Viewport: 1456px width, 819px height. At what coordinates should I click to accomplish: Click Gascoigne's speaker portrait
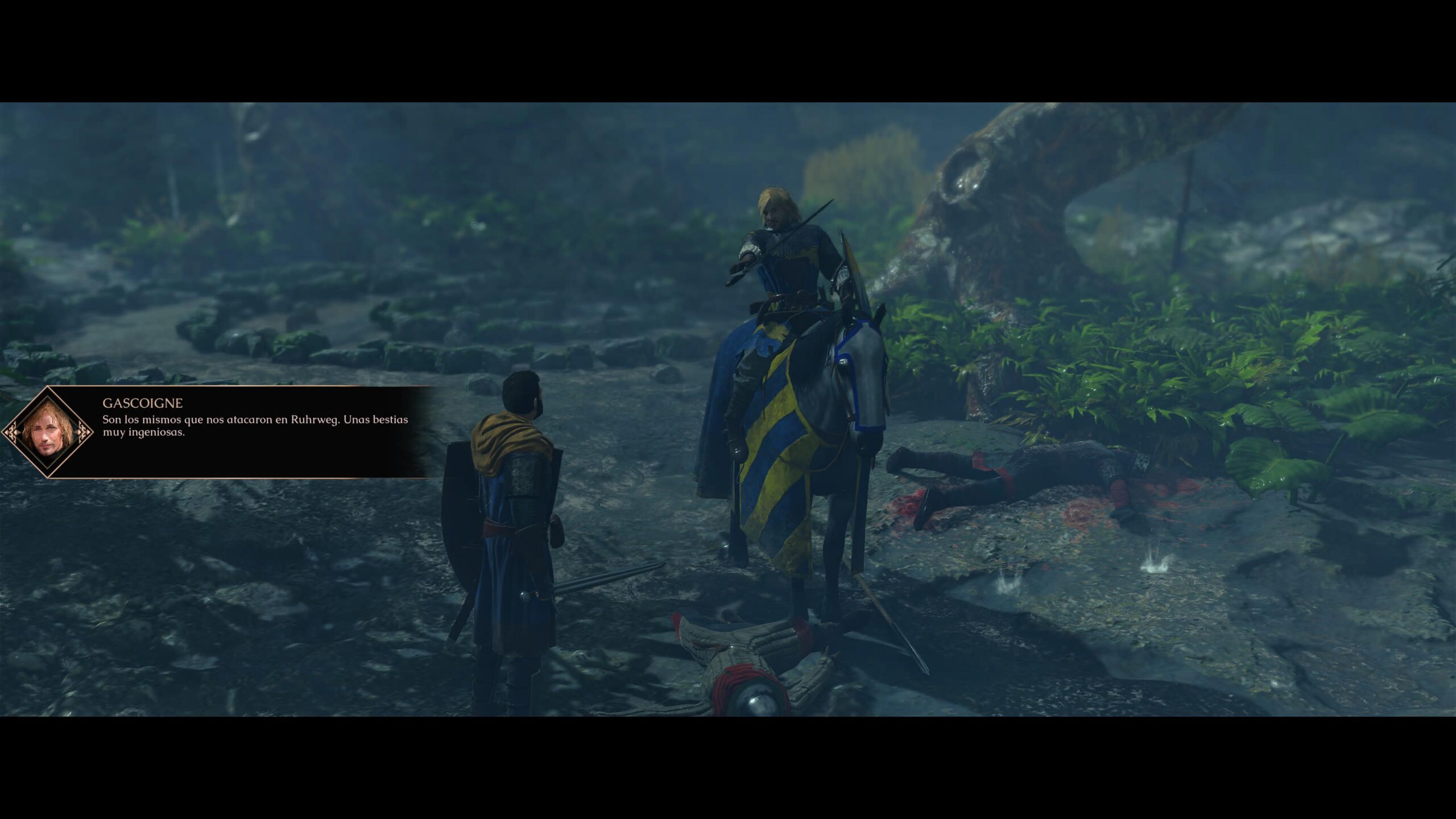[x=48, y=432]
